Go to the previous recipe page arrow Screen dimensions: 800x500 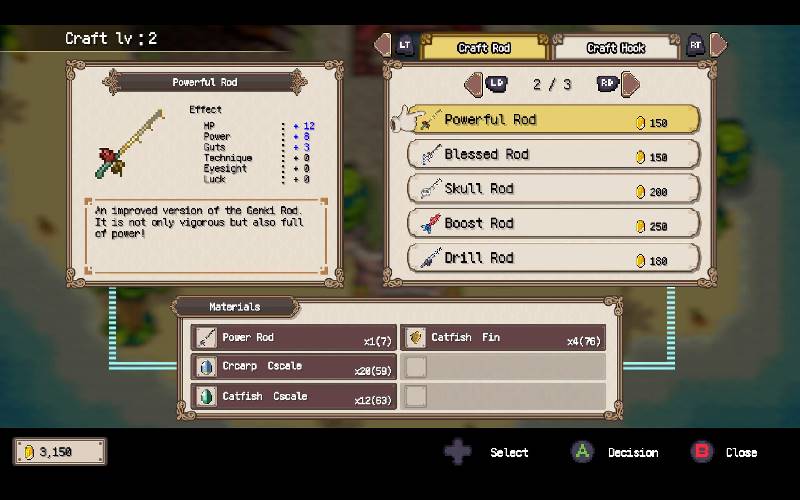(x=476, y=84)
